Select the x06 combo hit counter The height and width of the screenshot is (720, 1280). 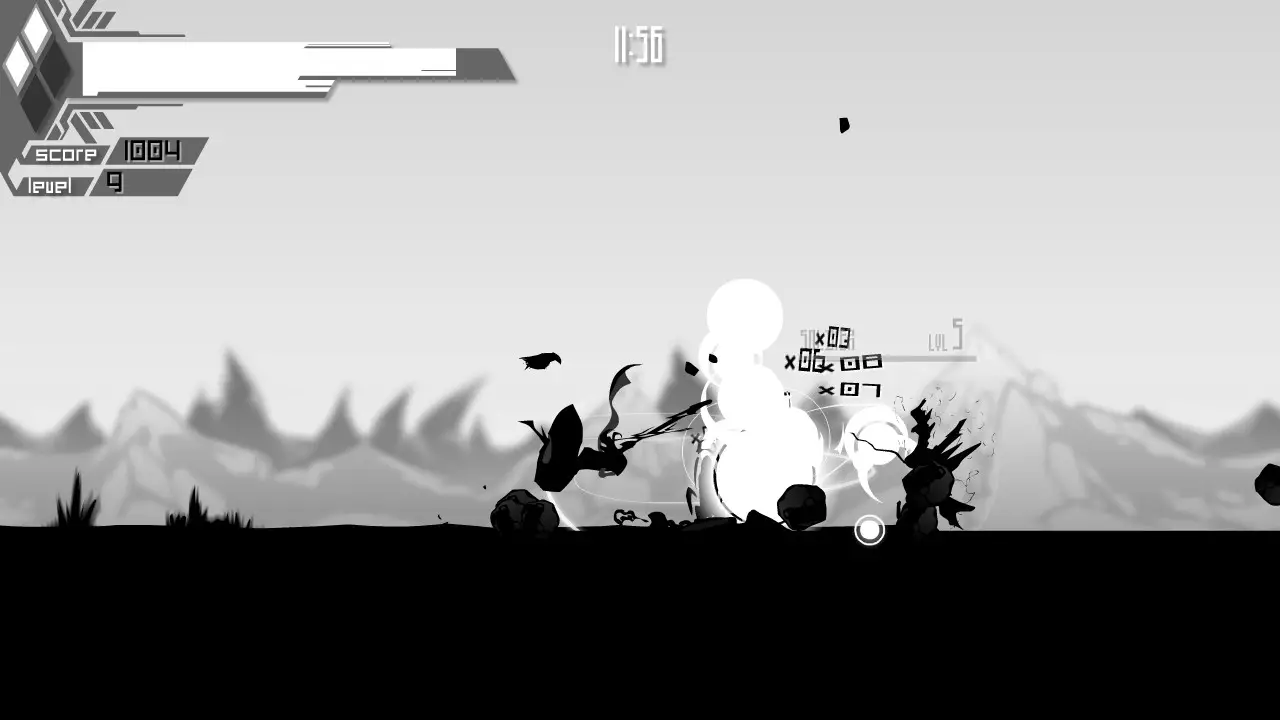(x=808, y=360)
